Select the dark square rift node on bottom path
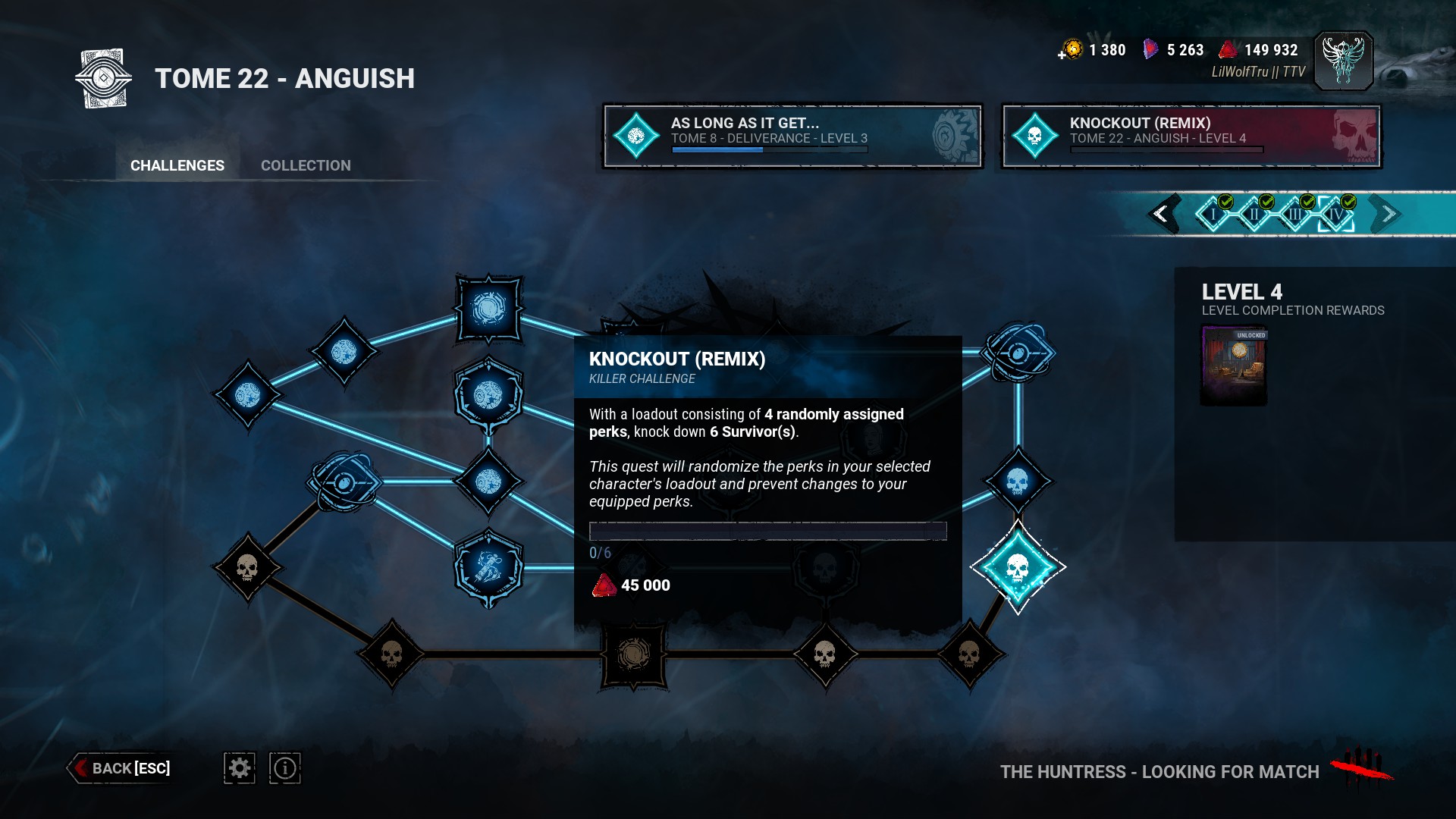This screenshot has height=819, width=1456. point(634,654)
